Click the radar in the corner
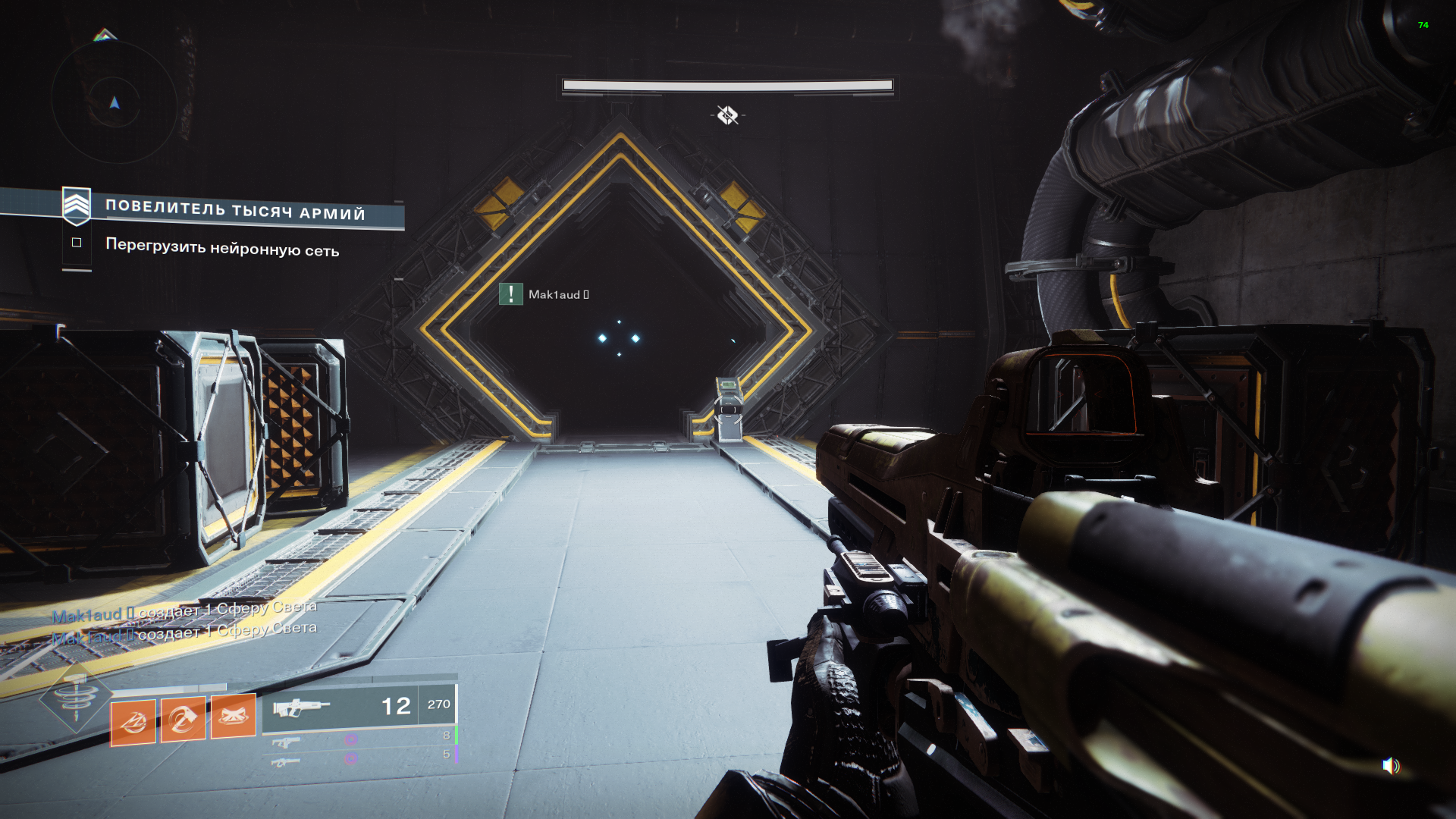This screenshot has height=819, width=1456. coord(115,102)
